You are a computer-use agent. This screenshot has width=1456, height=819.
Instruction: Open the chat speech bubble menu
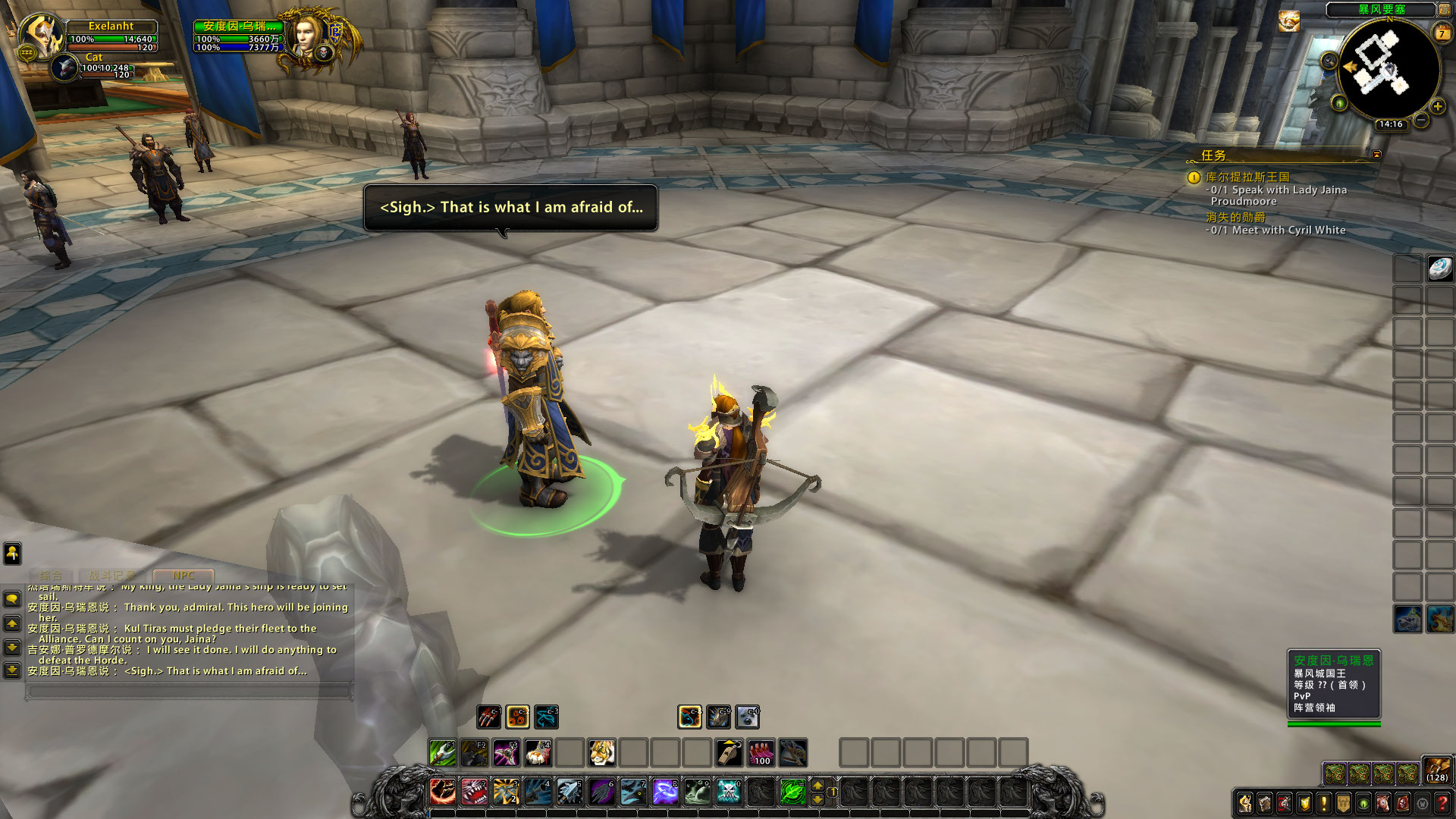point(12,599)
